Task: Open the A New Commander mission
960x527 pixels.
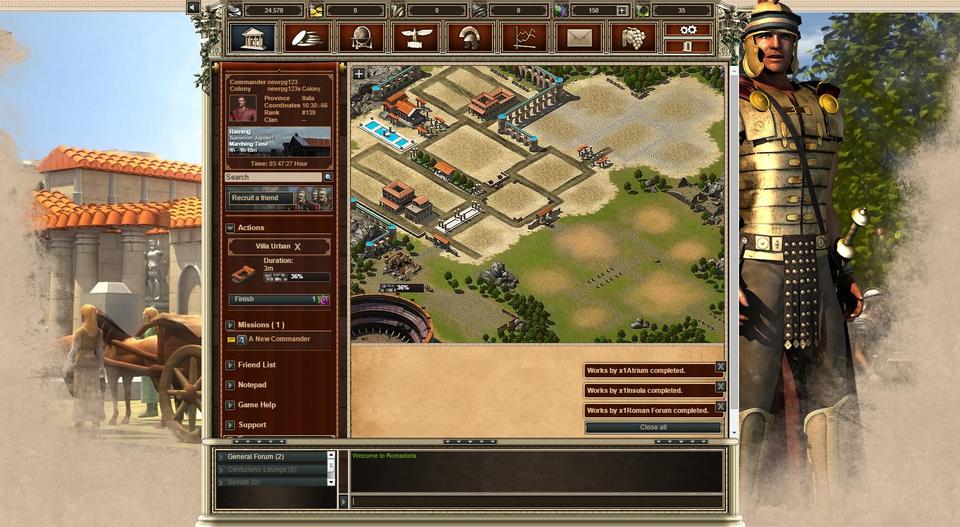Action: tap(279, 339)
